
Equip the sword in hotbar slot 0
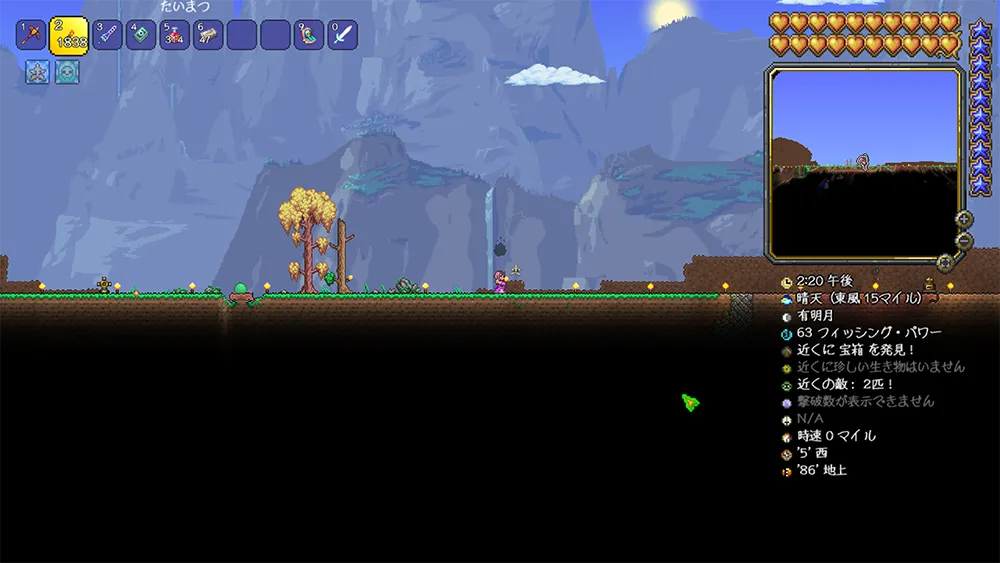(x=343, y=36)
